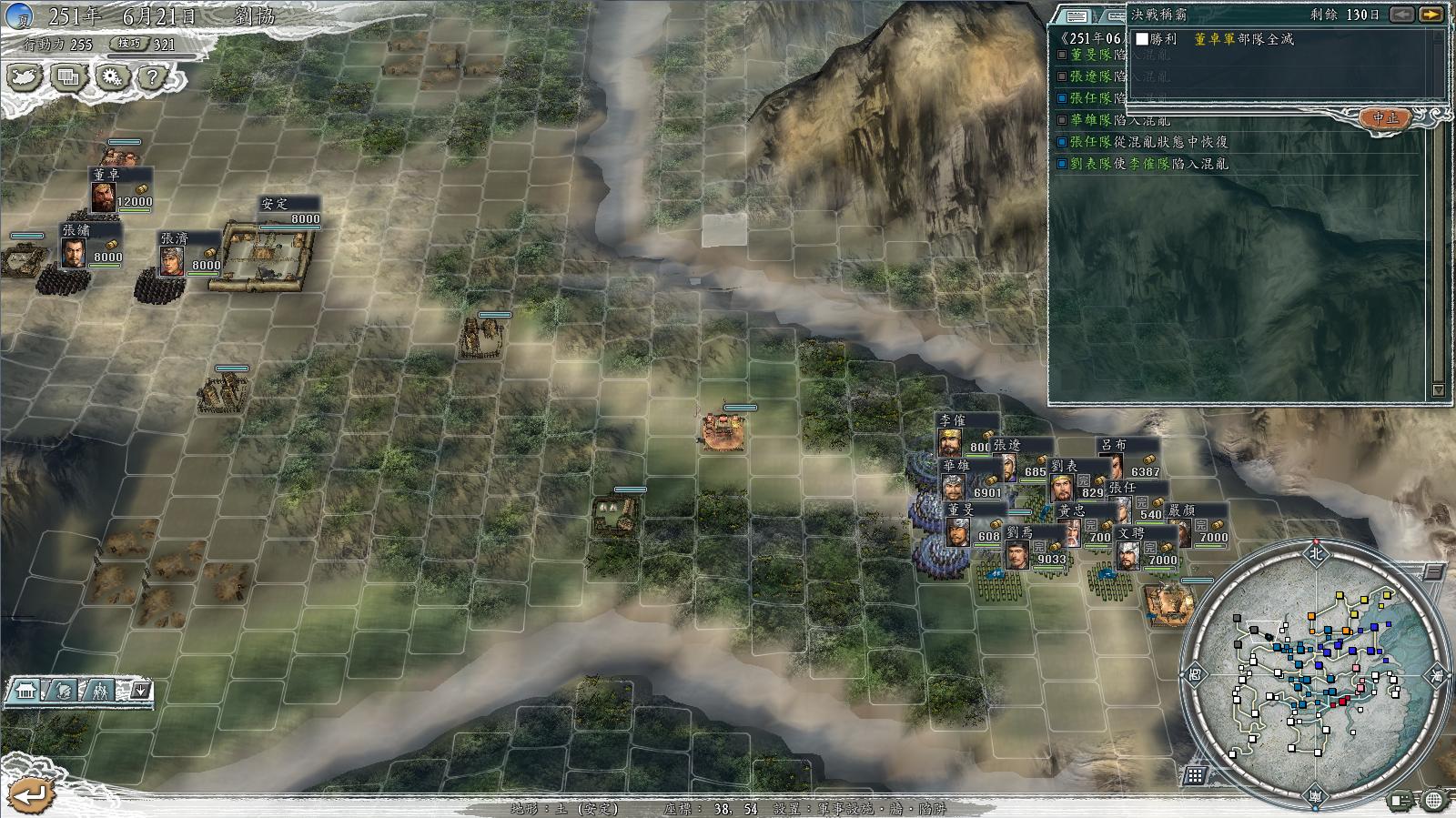Expand the bottom-left toolbar down arrow
Viewport: 1456px width, 818px height.
[x=140, y=692]
